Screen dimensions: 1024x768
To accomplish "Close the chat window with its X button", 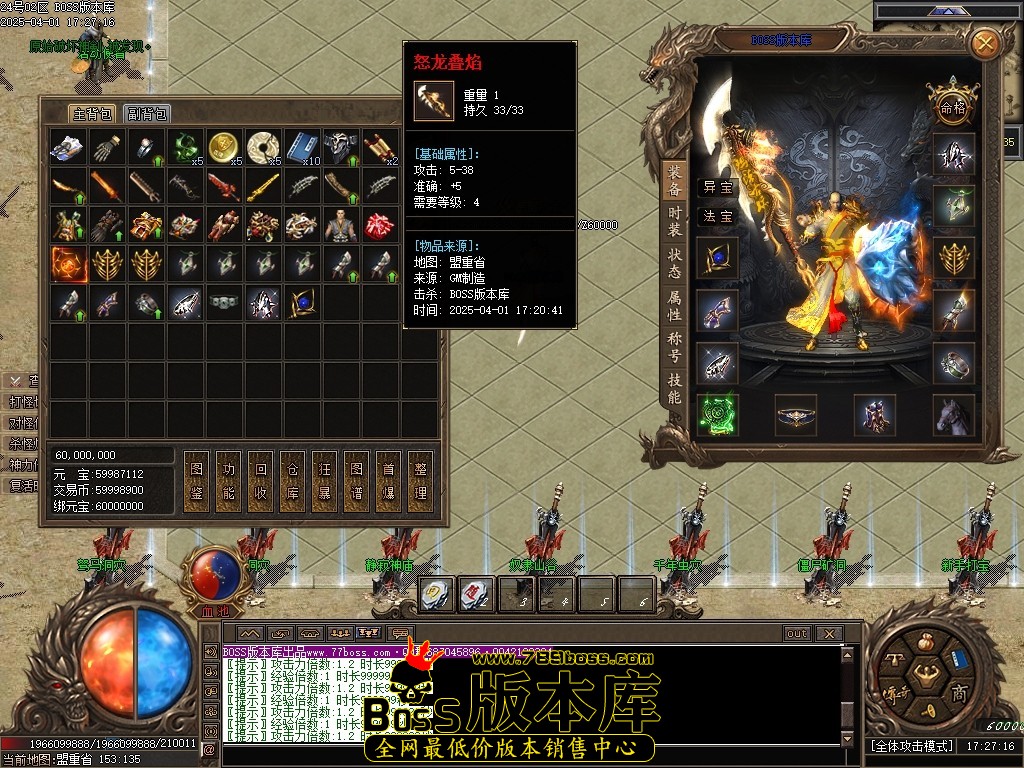I will 828,633.
